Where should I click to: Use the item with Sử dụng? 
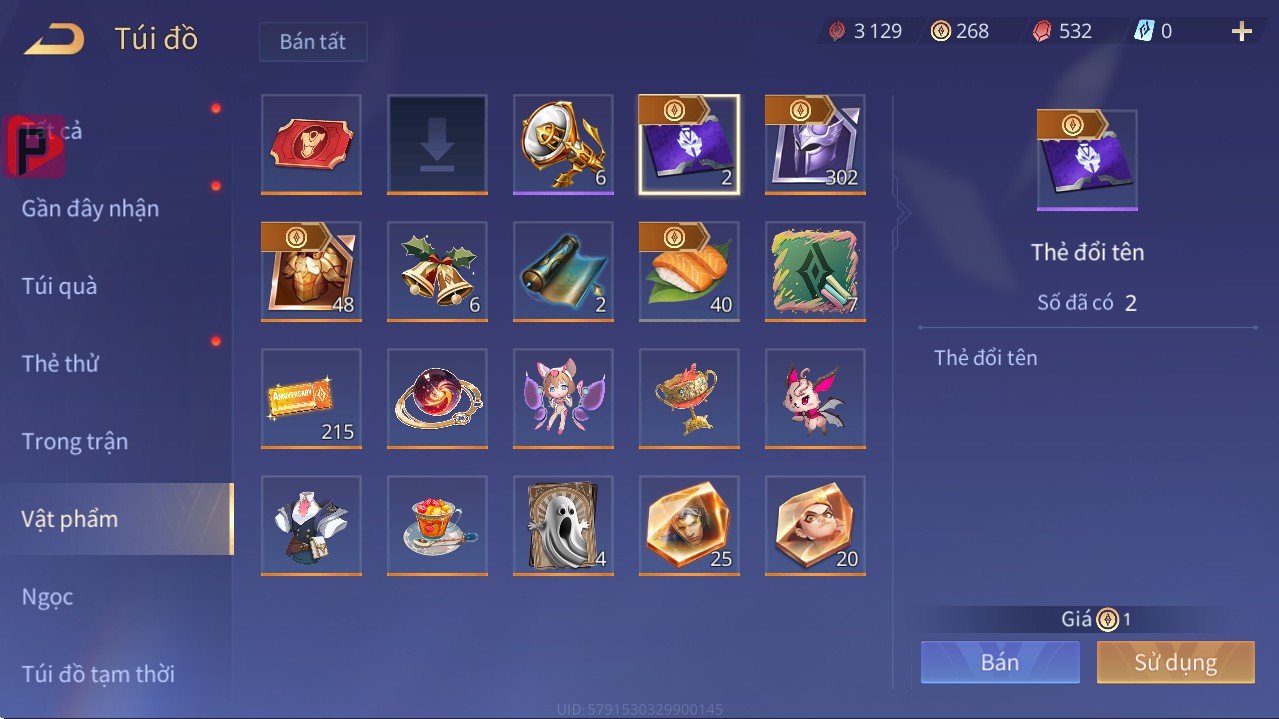tap(1175, 662)
